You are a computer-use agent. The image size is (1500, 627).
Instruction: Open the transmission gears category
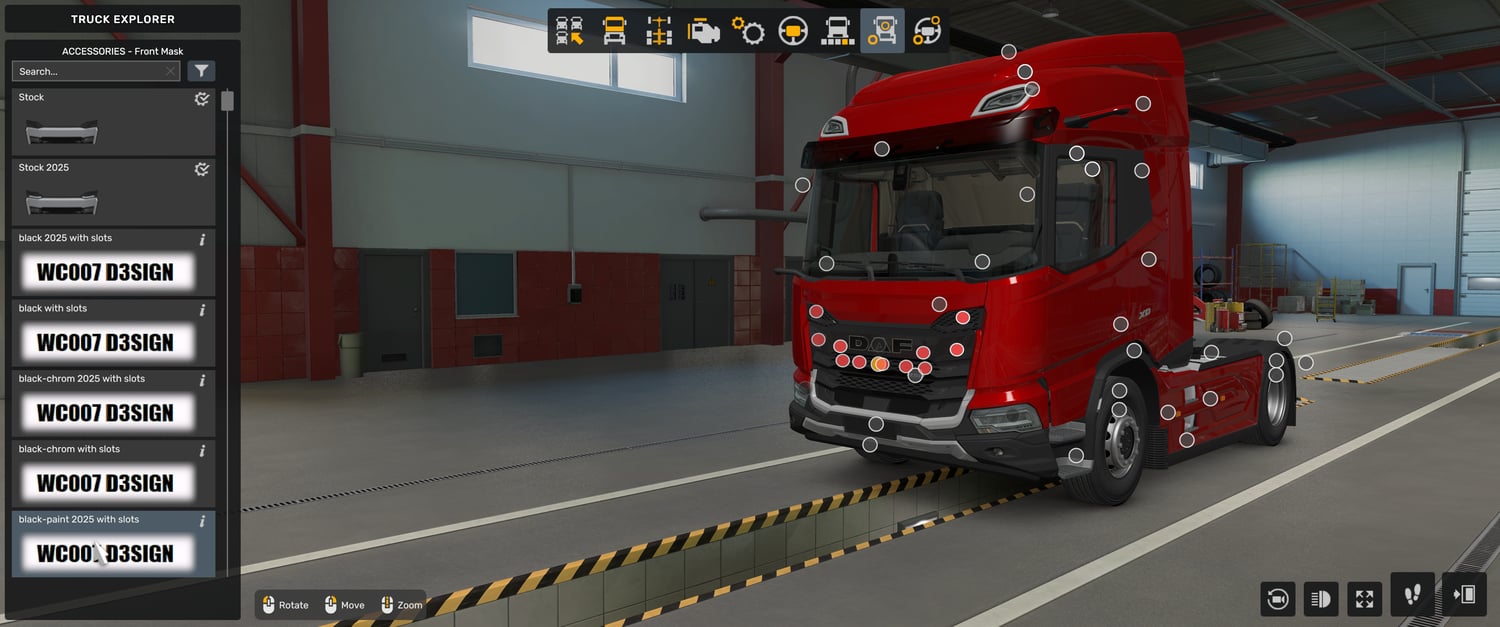pyautogui.click(x=748, y=31)
